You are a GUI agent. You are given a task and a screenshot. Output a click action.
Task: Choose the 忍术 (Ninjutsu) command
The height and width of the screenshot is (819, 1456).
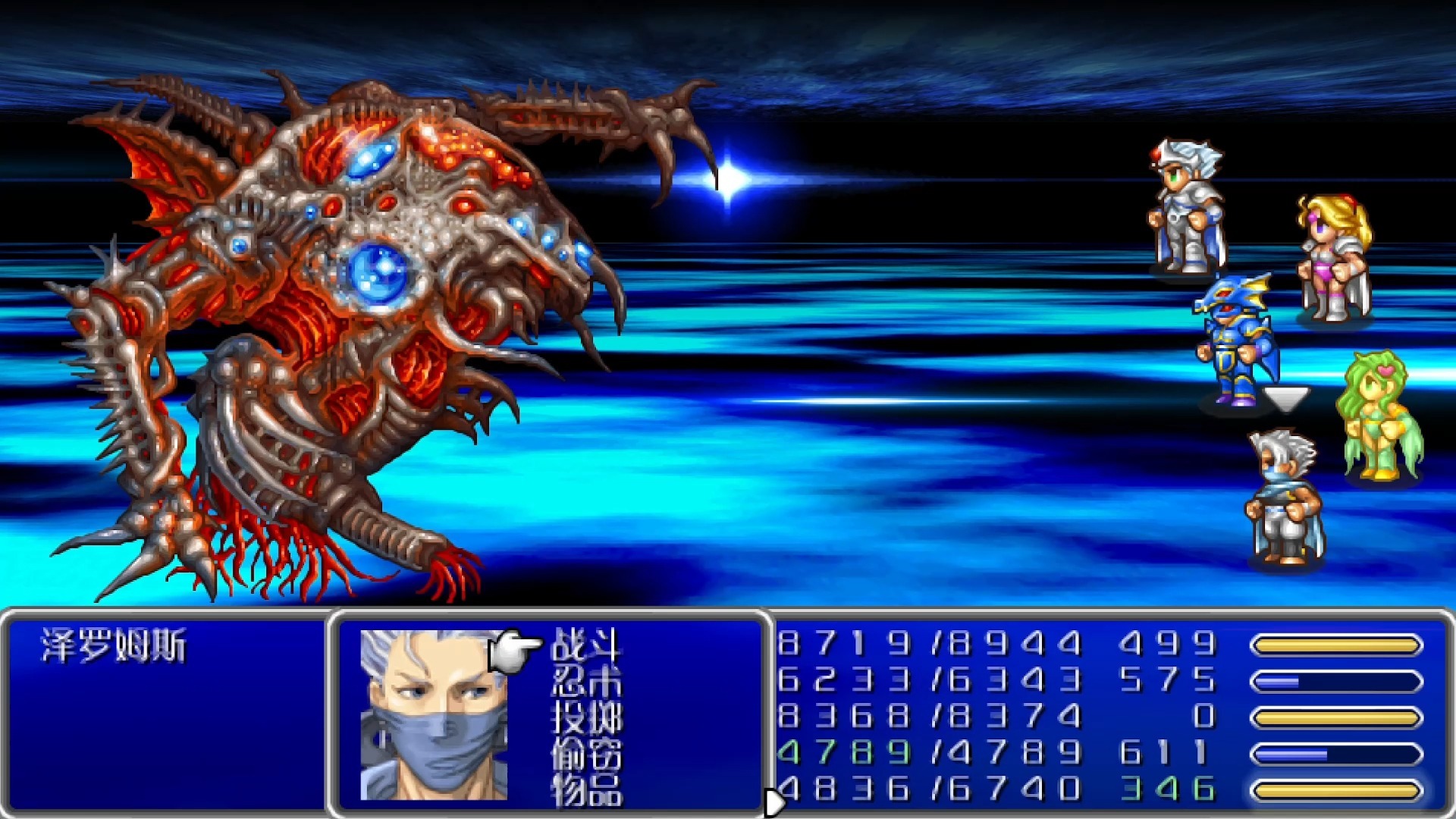coord(586,681)
